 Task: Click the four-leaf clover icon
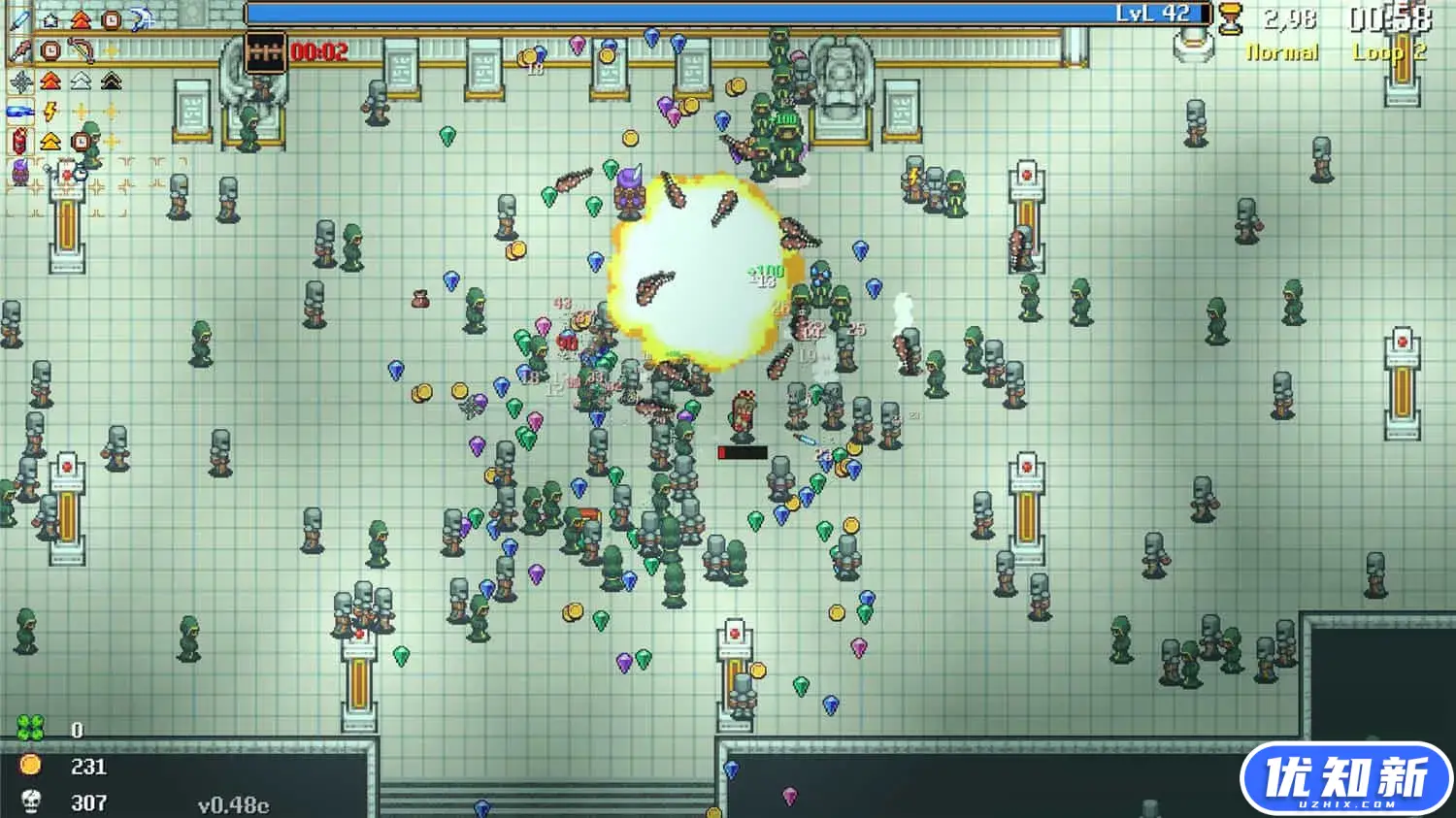tap(31, 728)
